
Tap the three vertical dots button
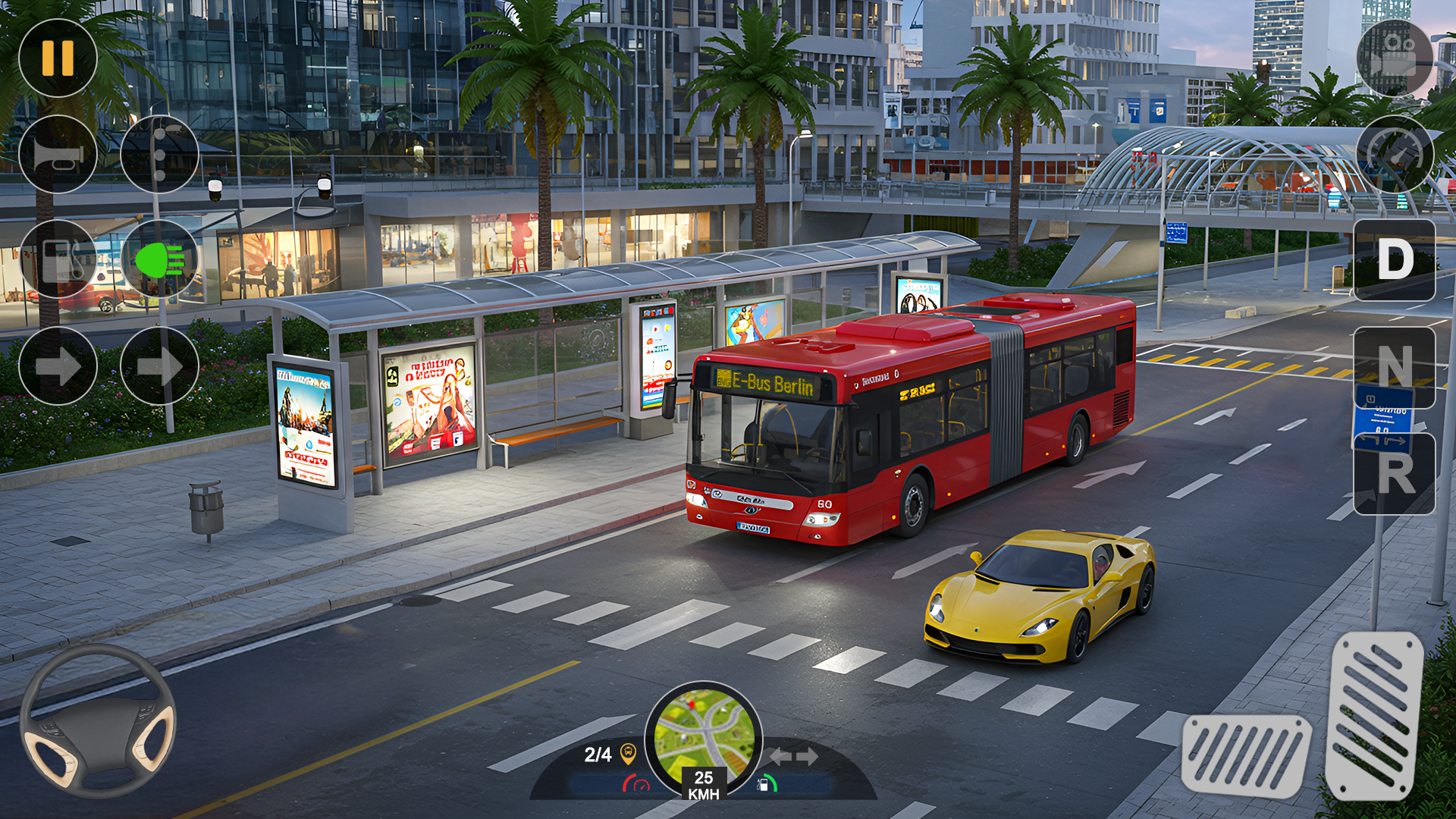159,155
